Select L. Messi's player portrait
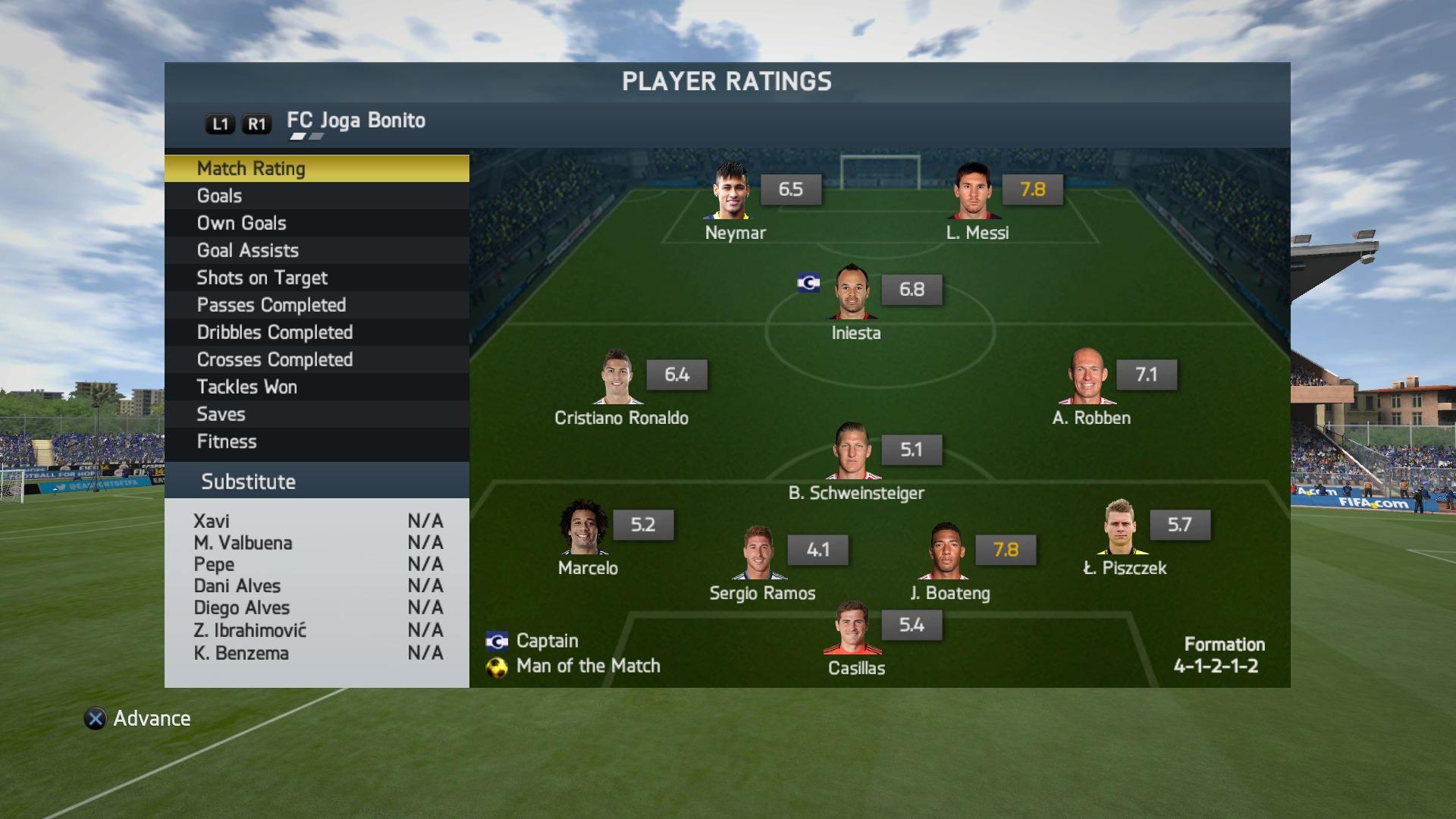Viewport: 1456px width, 819px height. click(974, 190)
